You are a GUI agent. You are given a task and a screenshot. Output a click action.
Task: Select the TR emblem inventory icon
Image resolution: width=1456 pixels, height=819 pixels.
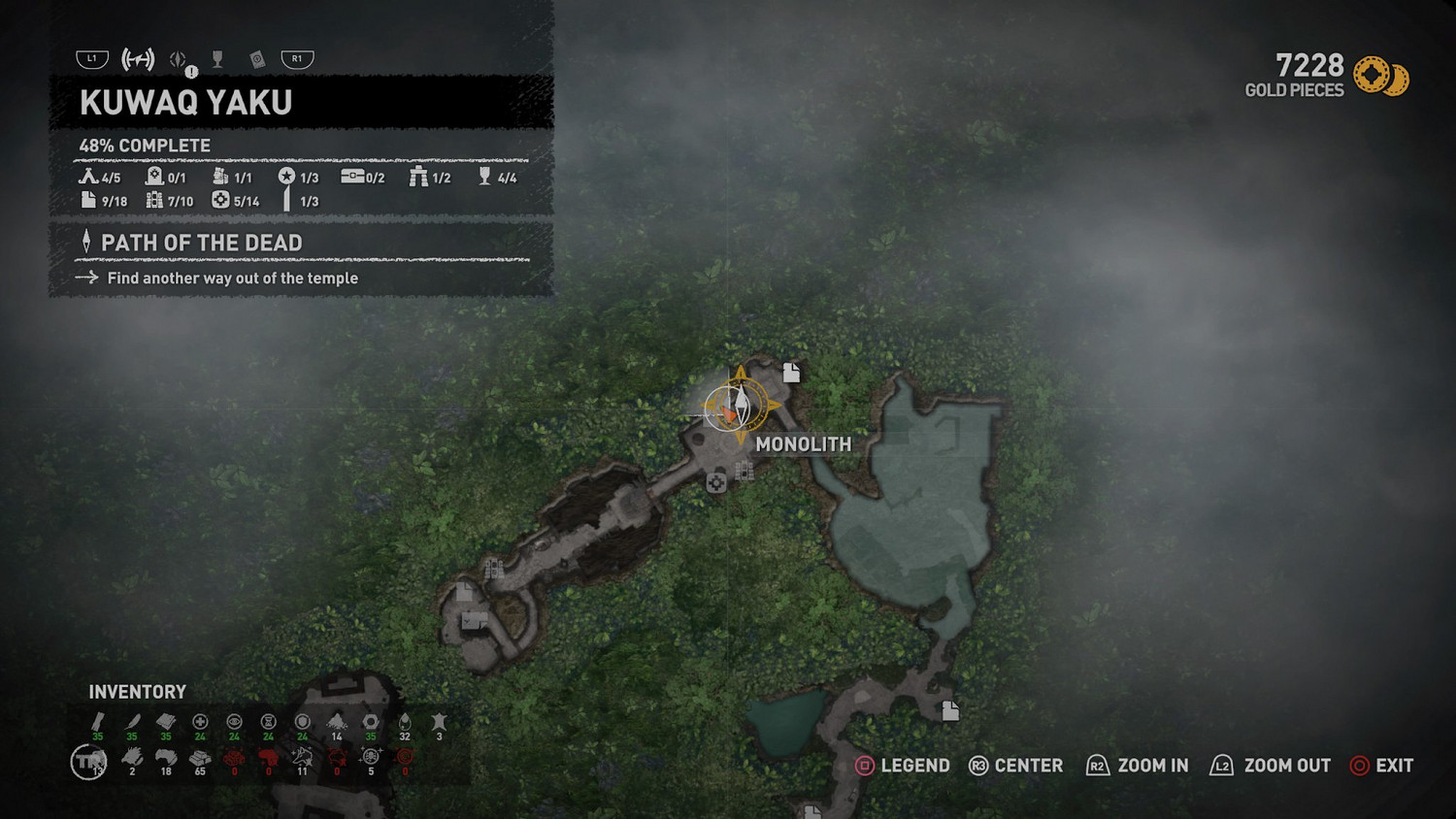pos(89,762)
